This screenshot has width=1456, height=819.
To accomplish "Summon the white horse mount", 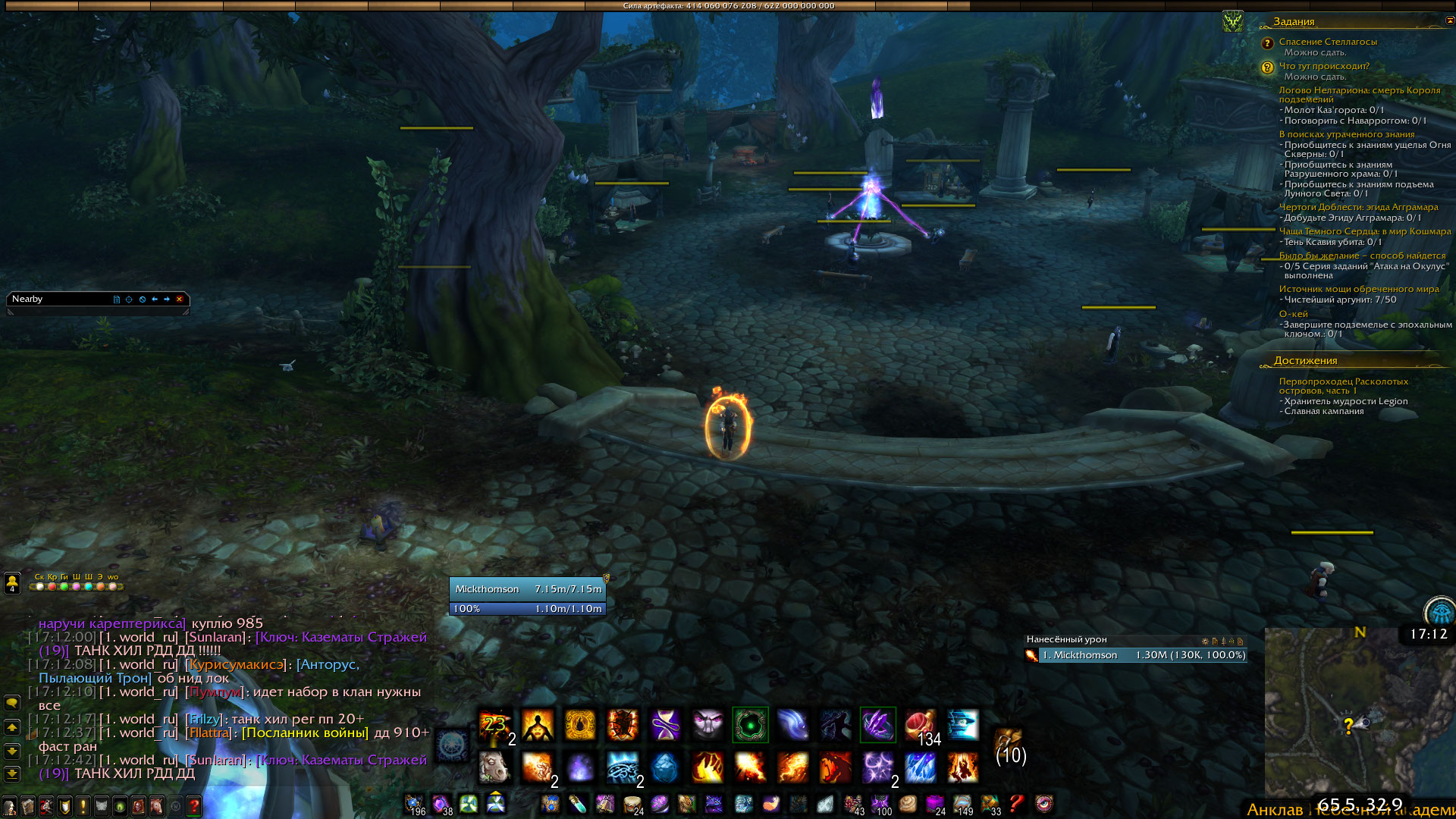I will [494, 767].
